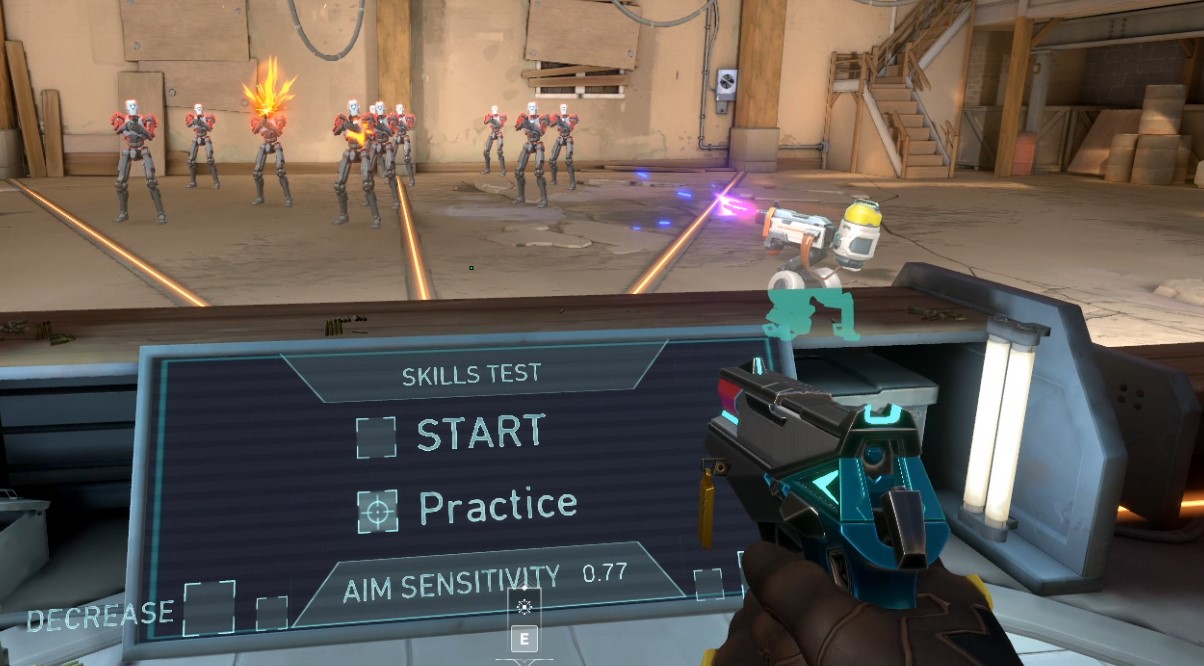Select the START skills test box
The height and width of the screenshot is (666, 1204).
376,437
